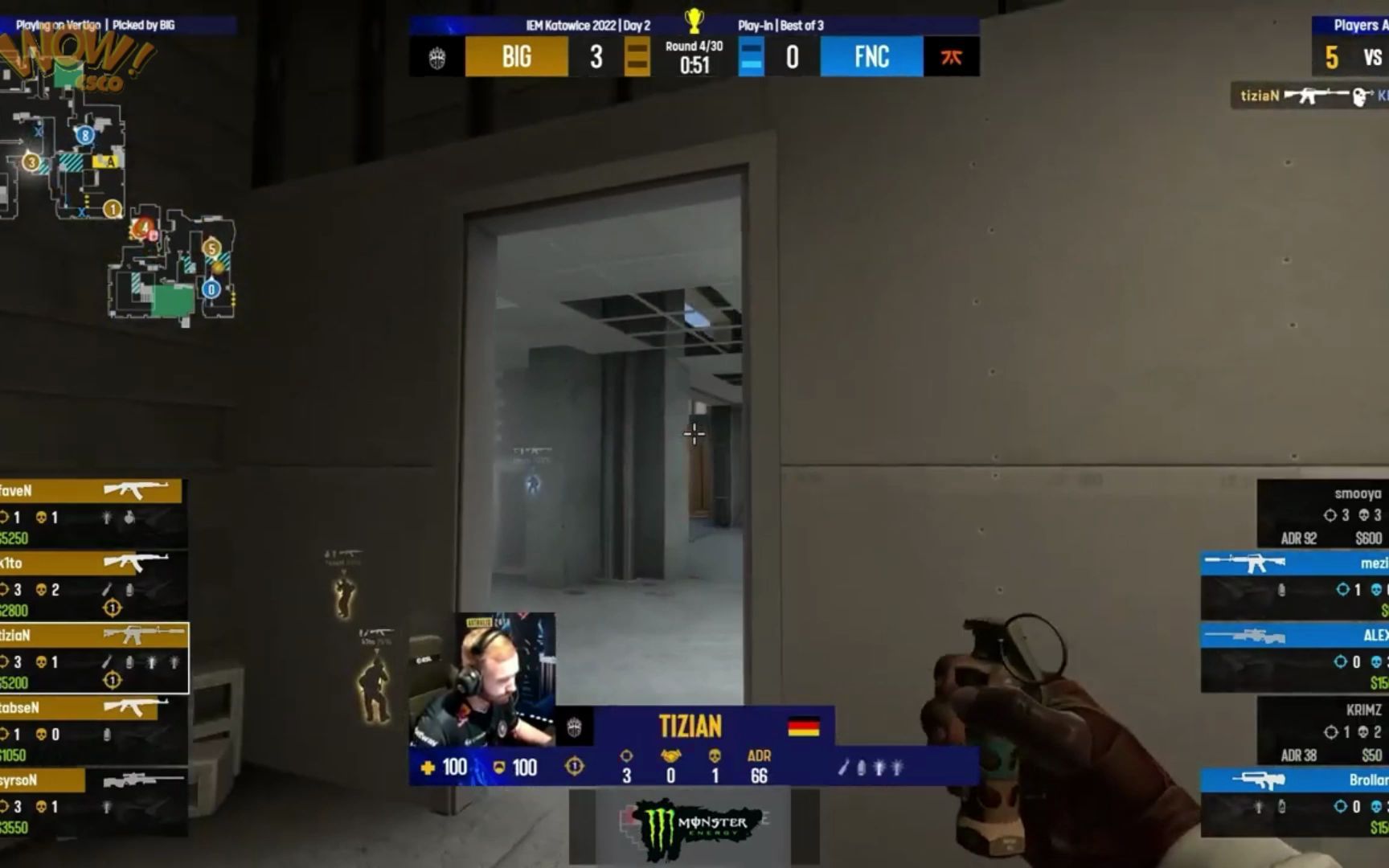Click the BIG team name on the scoreboard

tap(517, 57)
